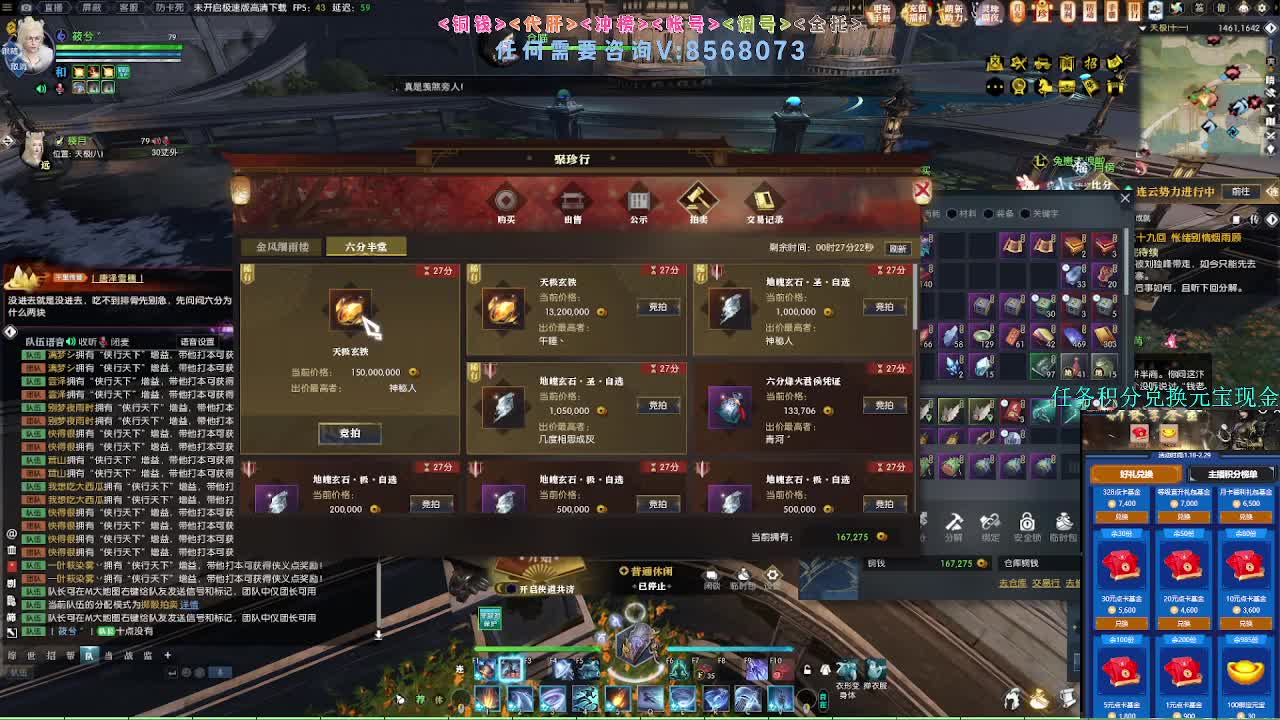
Task: Open the 临时包 temporary bag icon
Action: point(1063,523)
